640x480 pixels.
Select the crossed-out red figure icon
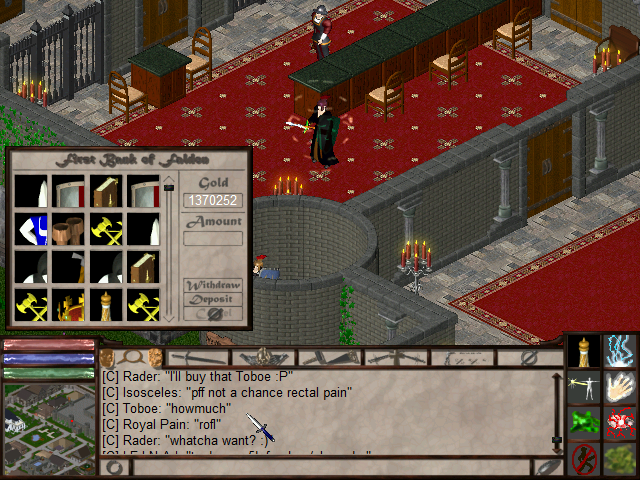584,459
